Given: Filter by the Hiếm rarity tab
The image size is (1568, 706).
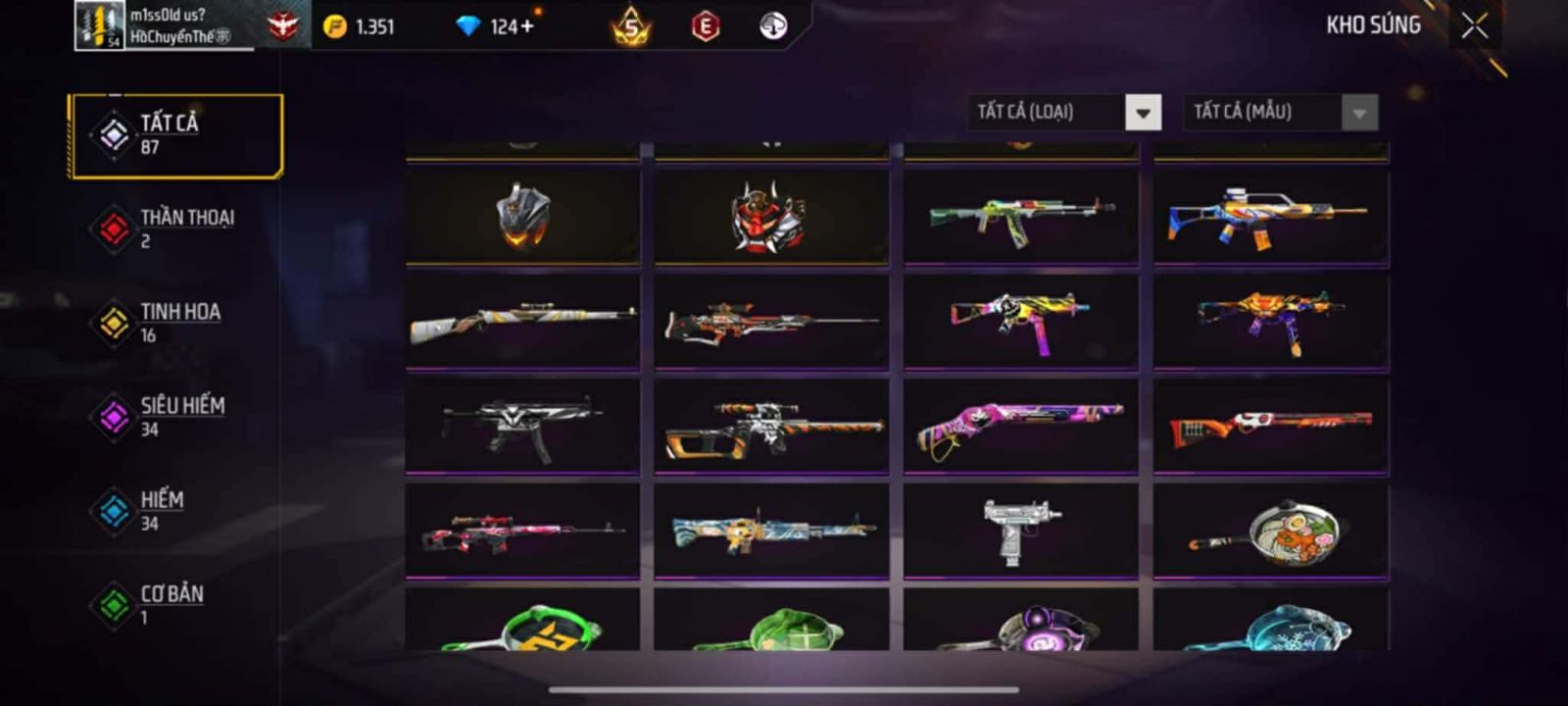Looking at the screenshot, I should (x=175, y=511).
